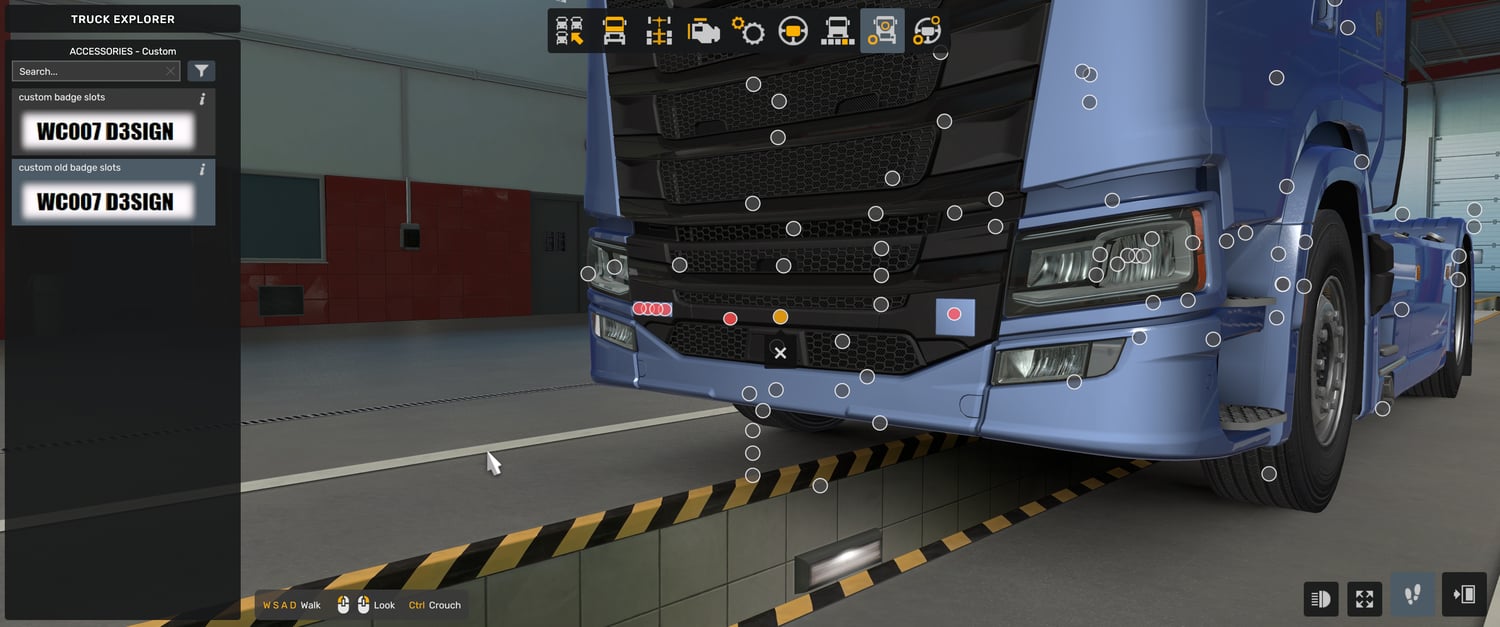Choose the steering wheel interior category
Viewport: 1500px width, 627px height.
tap(793, 31)
